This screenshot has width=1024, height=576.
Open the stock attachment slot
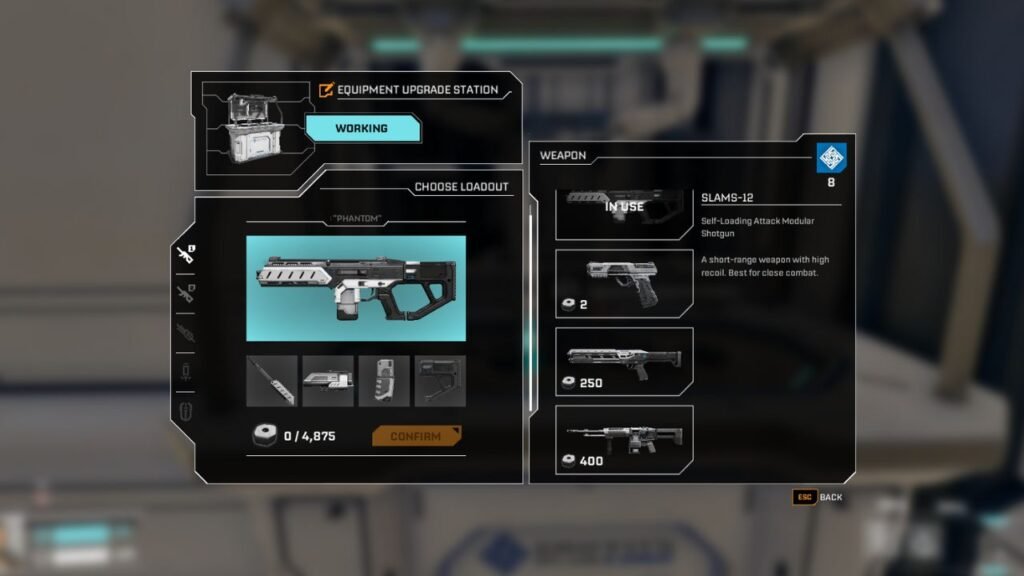point(440,381)
